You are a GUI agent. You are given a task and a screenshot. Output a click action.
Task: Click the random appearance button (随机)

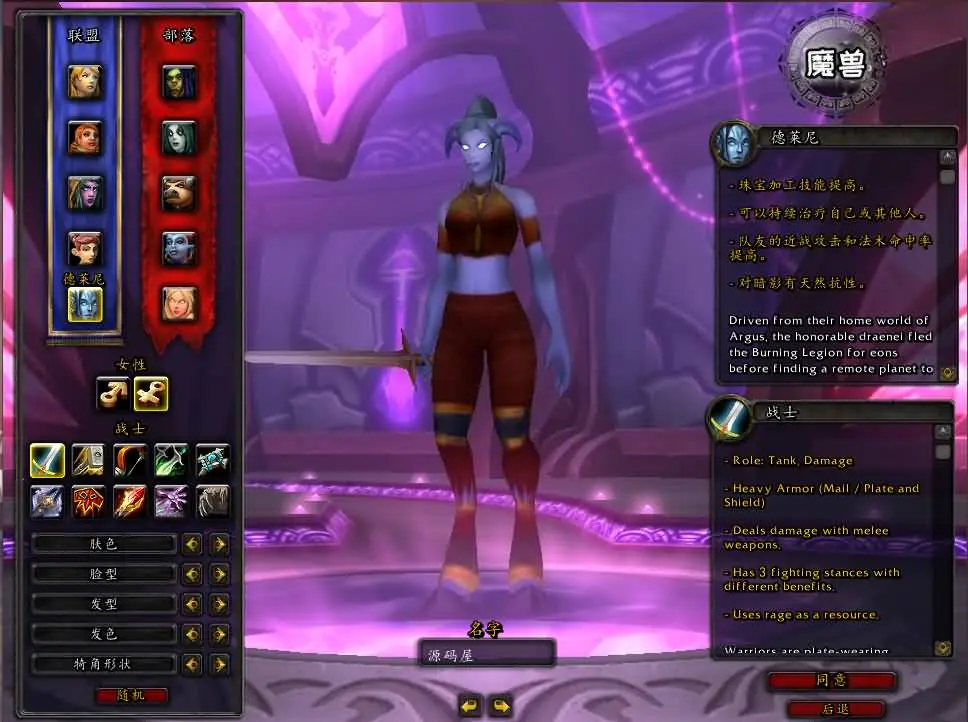point(132,695)
